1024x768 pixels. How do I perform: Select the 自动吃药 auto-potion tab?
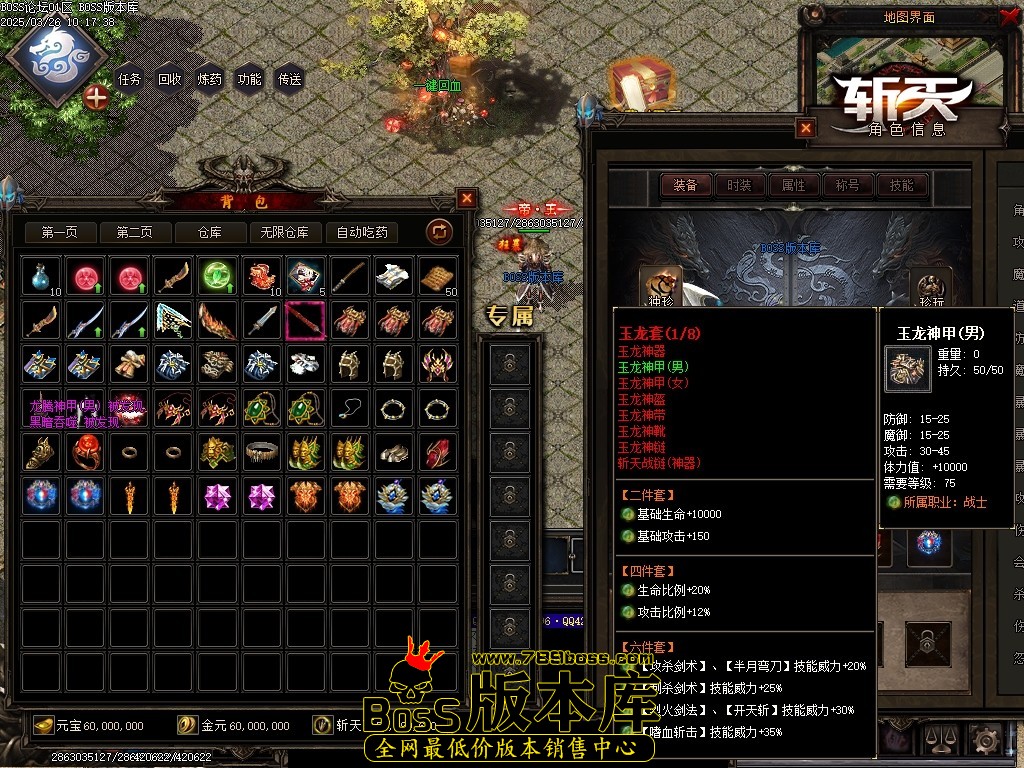[x=362, y=233]
